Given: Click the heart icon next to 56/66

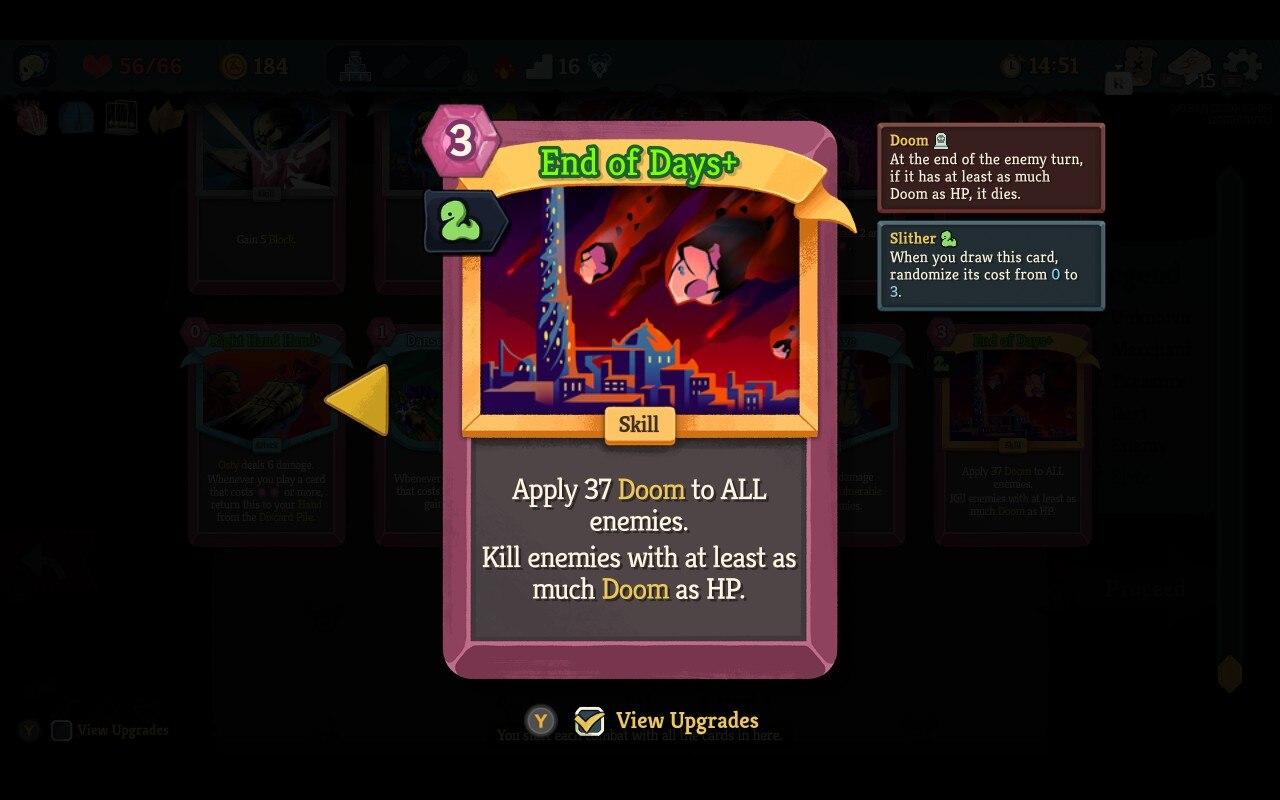Looking at the screenshot, I should click(96, 66).
